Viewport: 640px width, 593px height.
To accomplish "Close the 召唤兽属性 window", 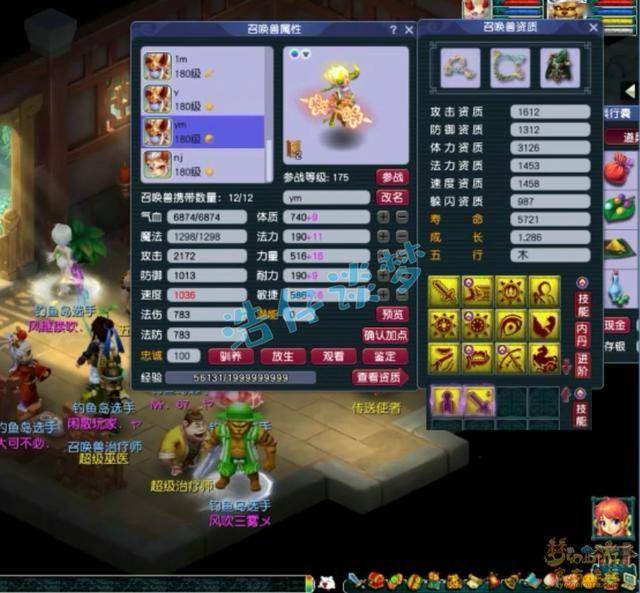I will tap(409, 30).
